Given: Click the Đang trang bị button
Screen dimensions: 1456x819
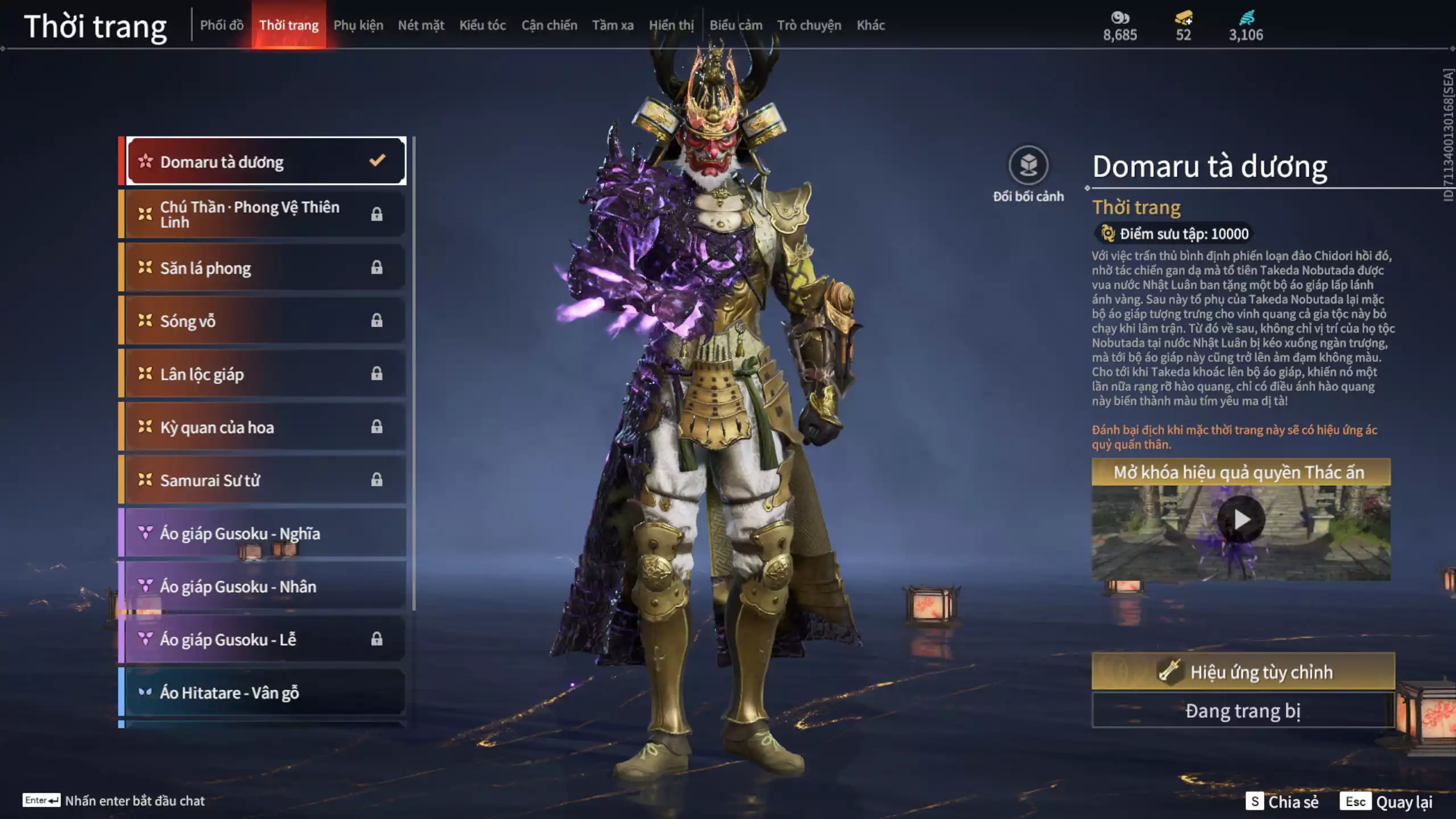Looking at the screenshot, I should click(x=1243, y=710).
